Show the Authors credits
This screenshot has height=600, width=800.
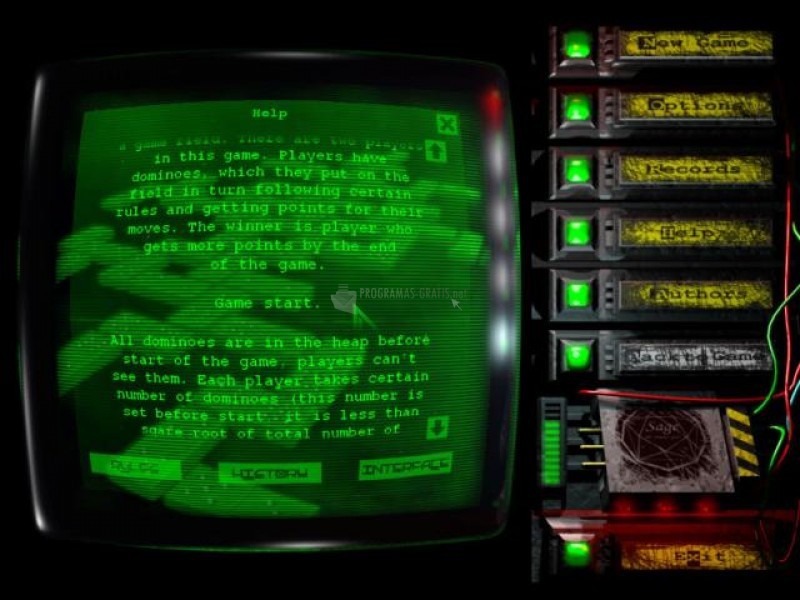click(x=694, y=294)
